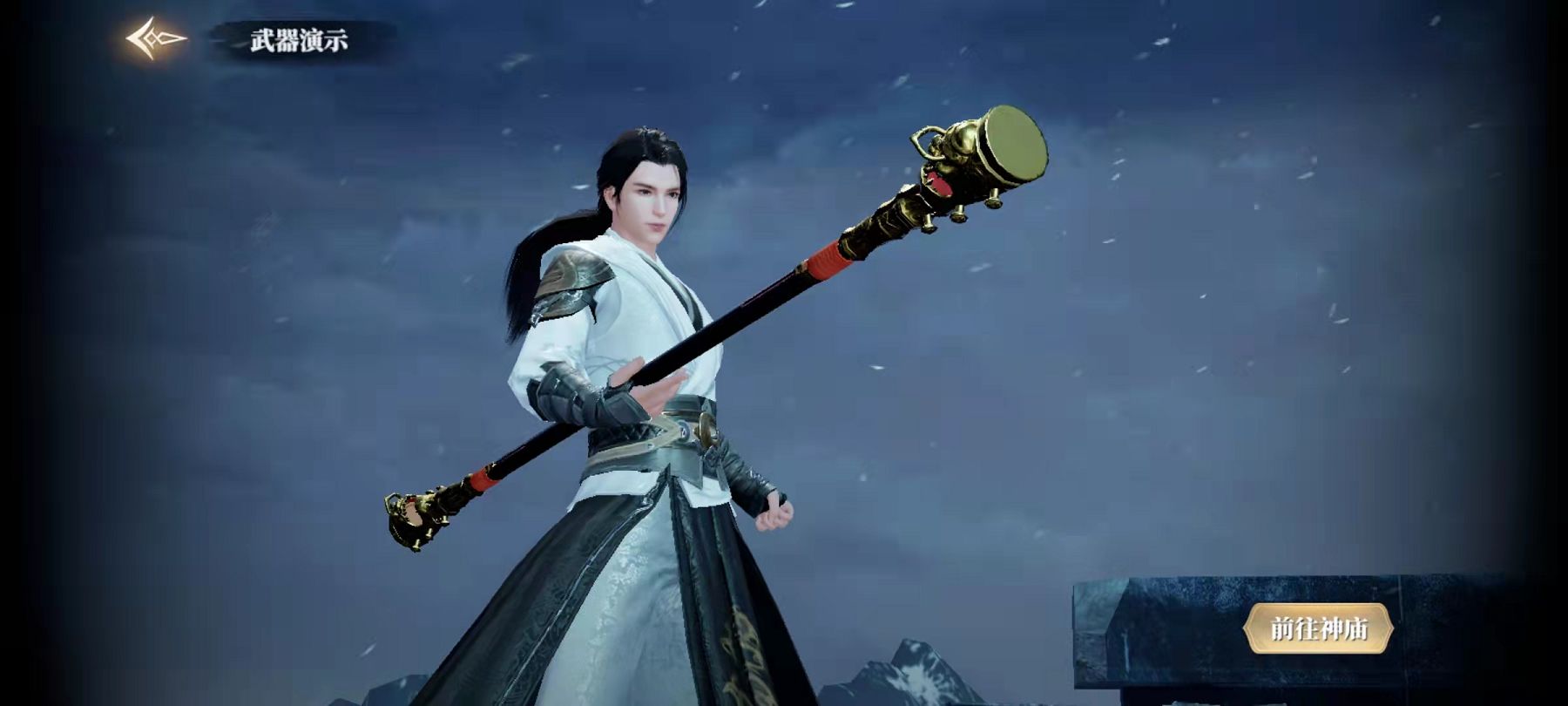
Task: Click the back arrow icon
Action: click(x=155, y=39)
